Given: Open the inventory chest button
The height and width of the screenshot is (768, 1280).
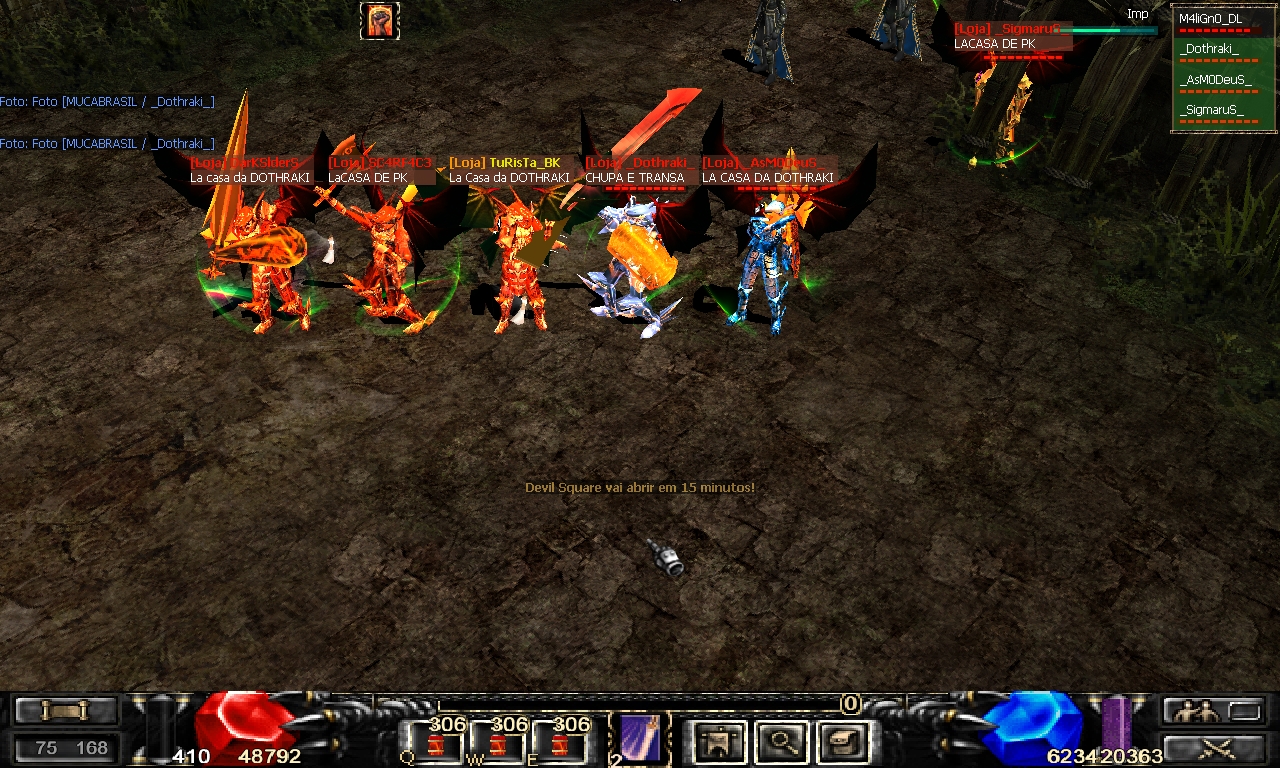Looking at the screenshot, I should pyautogui.click(x=839, y=742).
